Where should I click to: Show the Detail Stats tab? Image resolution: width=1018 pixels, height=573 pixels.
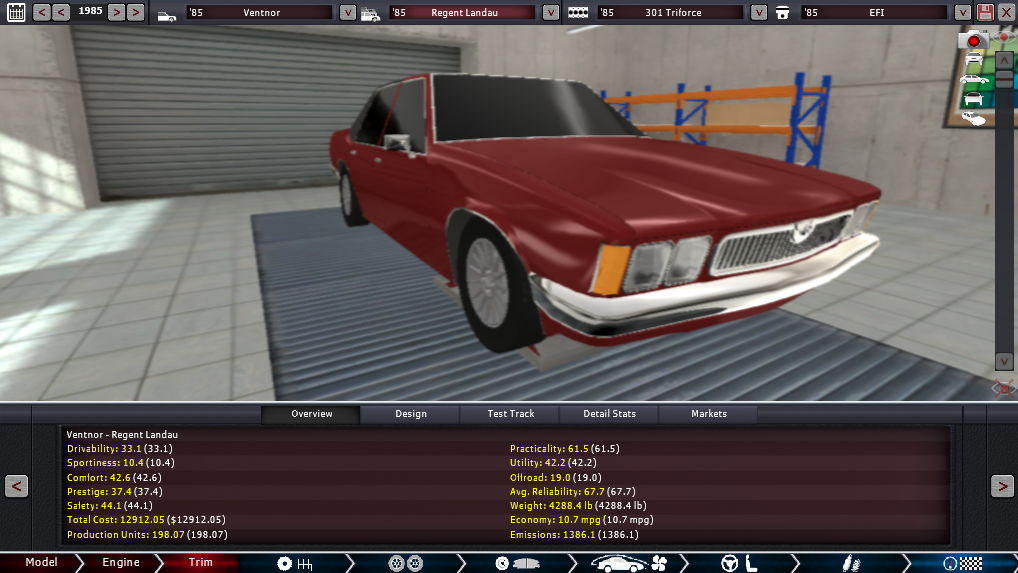610,414
